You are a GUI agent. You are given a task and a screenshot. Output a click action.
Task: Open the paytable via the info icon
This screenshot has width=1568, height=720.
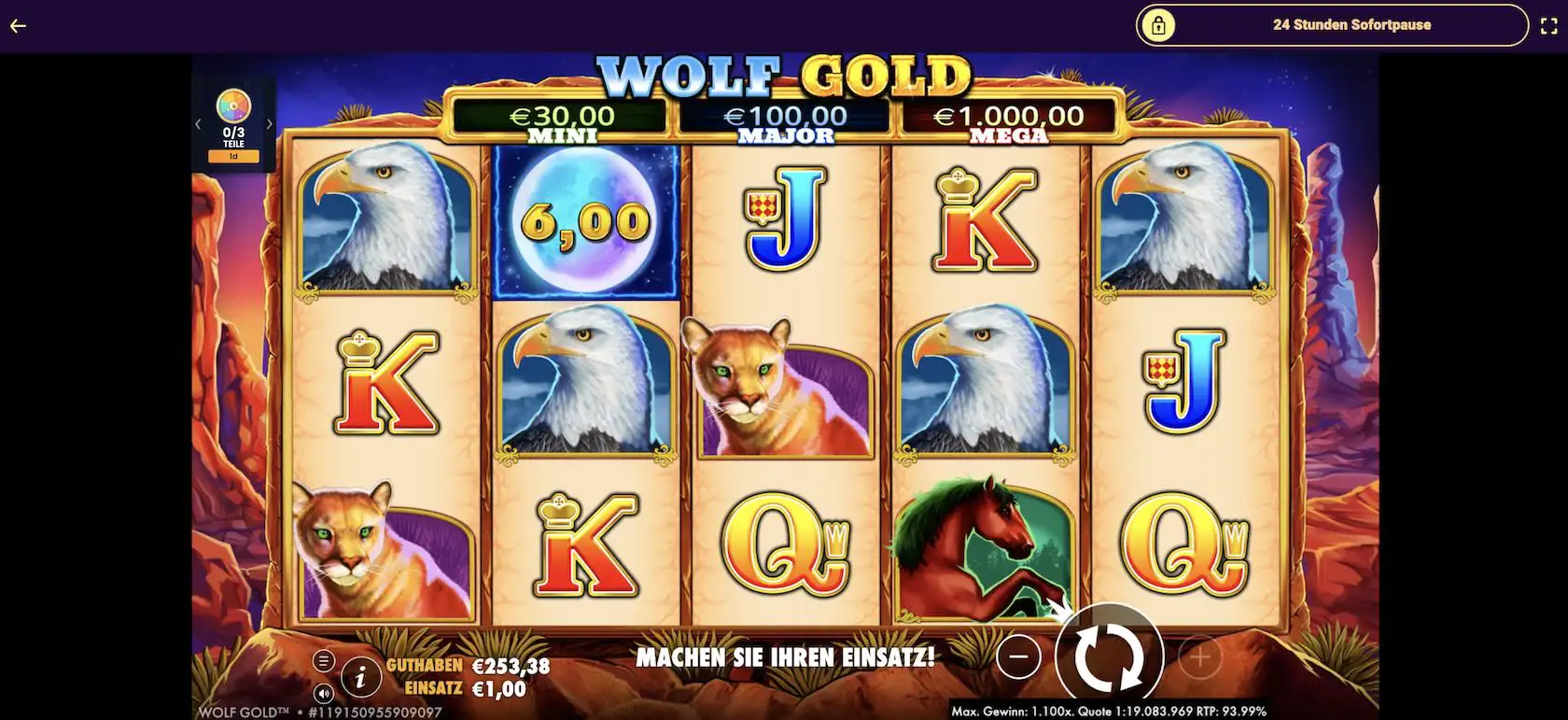tap(361, 679)
